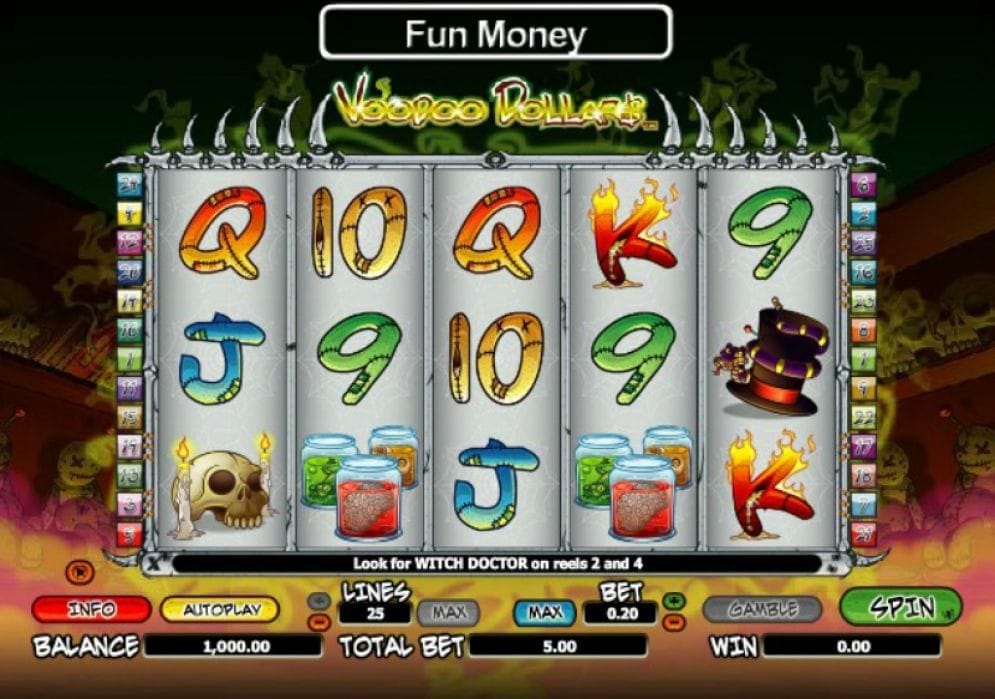Start AUTOPLAY mode
The height and width of the screenshot is (699, 995).
click(219, 609)
